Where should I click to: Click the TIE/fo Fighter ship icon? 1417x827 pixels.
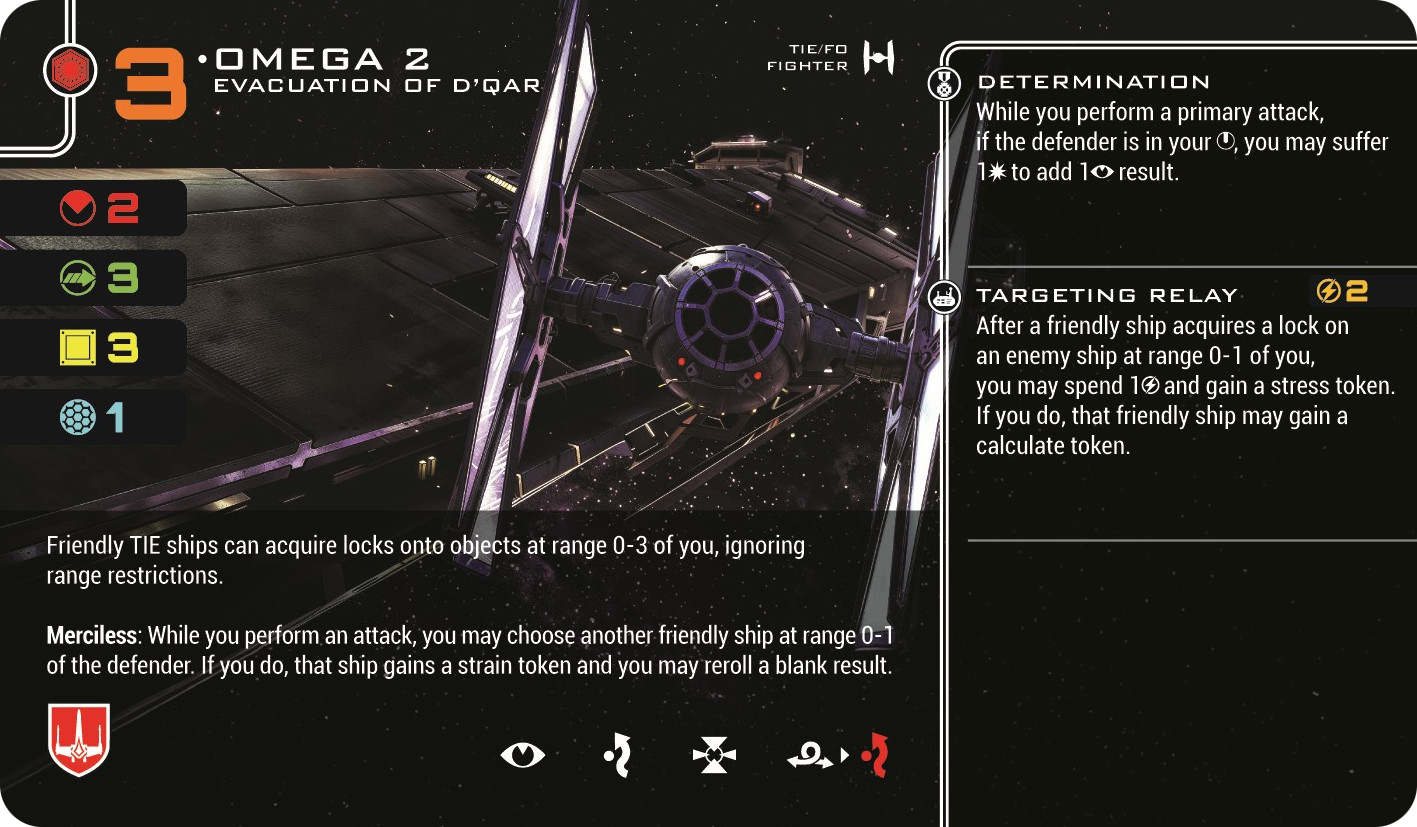pyautogui.click(x=879, y=59)
